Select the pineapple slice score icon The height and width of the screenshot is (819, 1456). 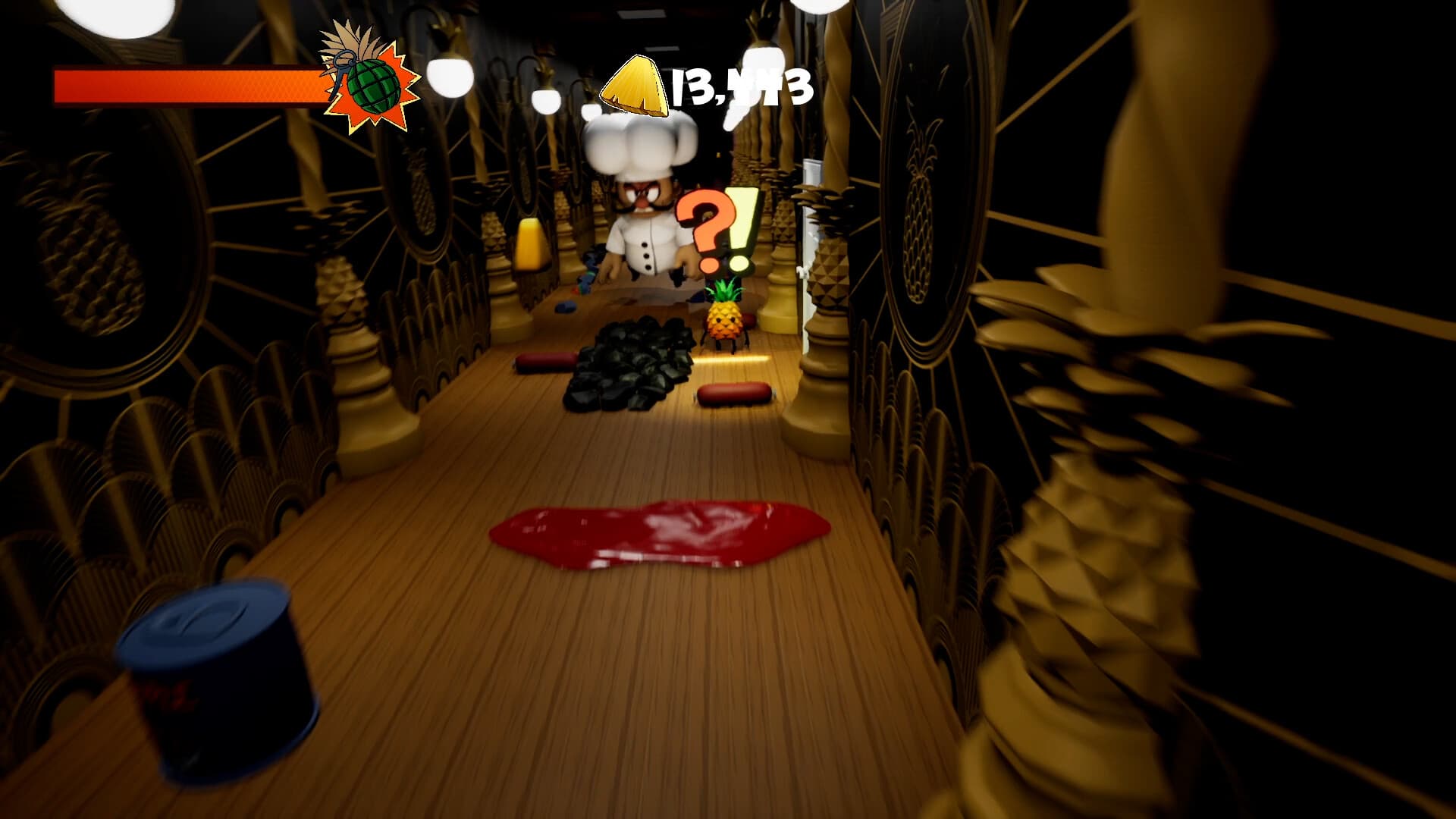click(x=635, y=85)
